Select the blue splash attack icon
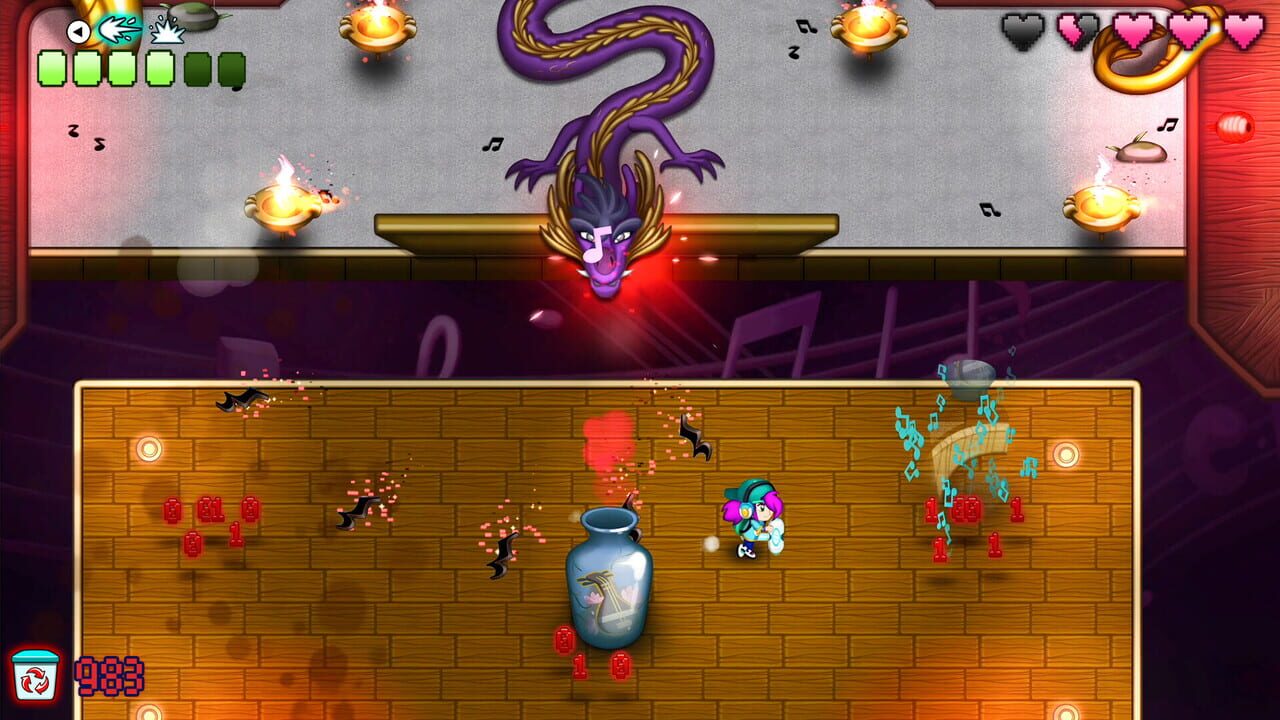Screen dimensions: 1280x720 (118, 30)
